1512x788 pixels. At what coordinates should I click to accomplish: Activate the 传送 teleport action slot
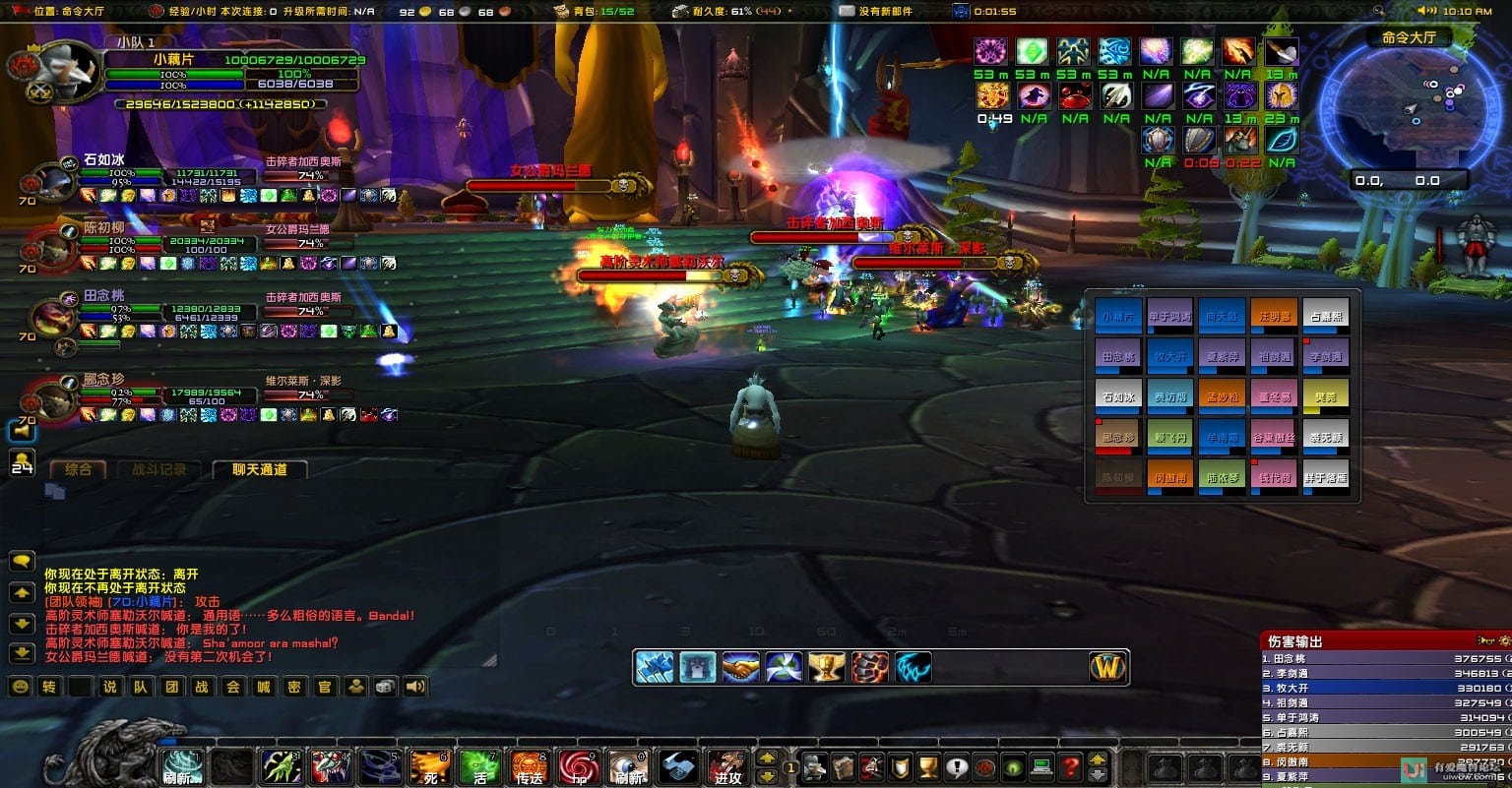(530, 766)
